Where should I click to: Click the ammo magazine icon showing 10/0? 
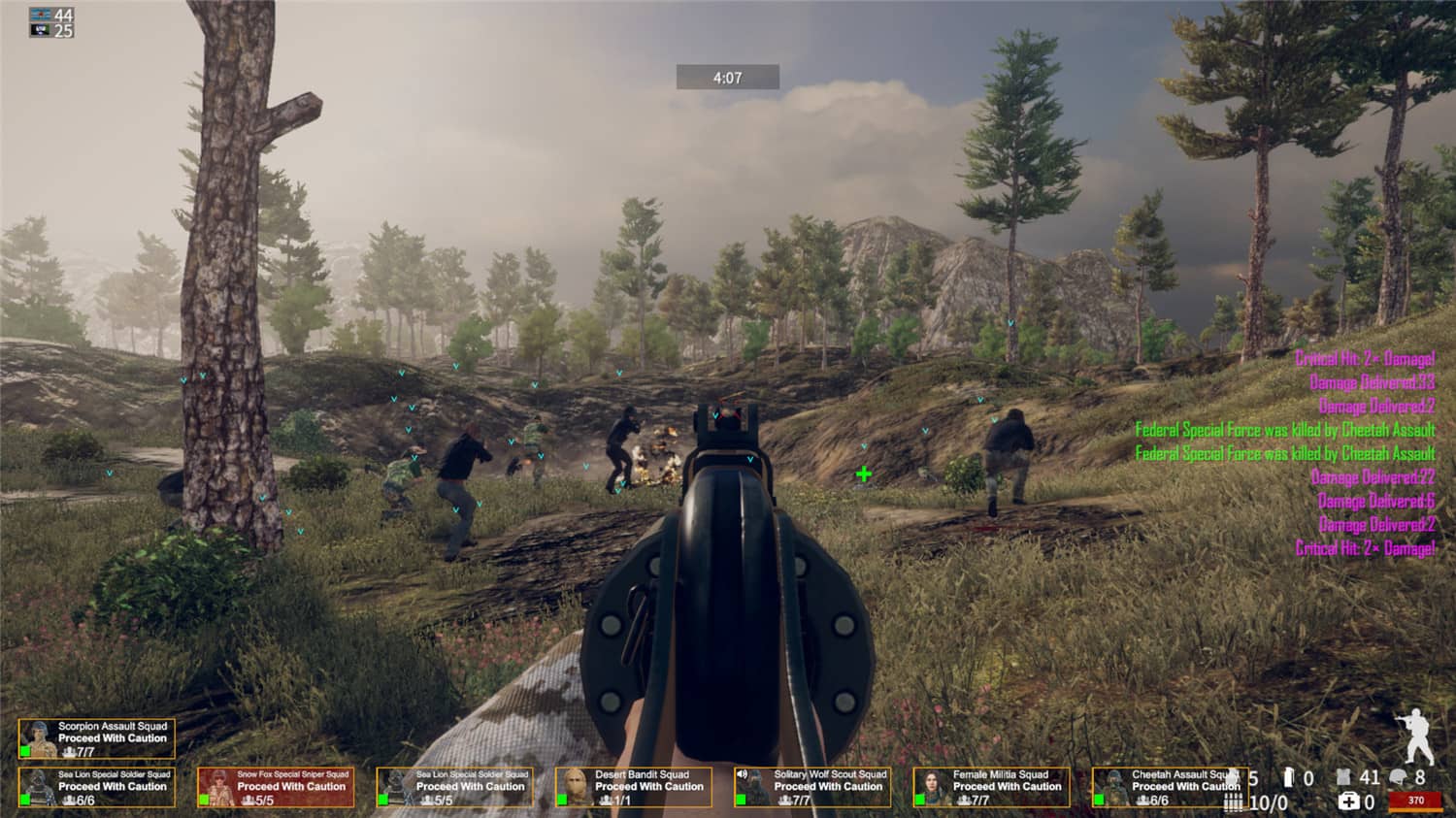(1235, 802)
